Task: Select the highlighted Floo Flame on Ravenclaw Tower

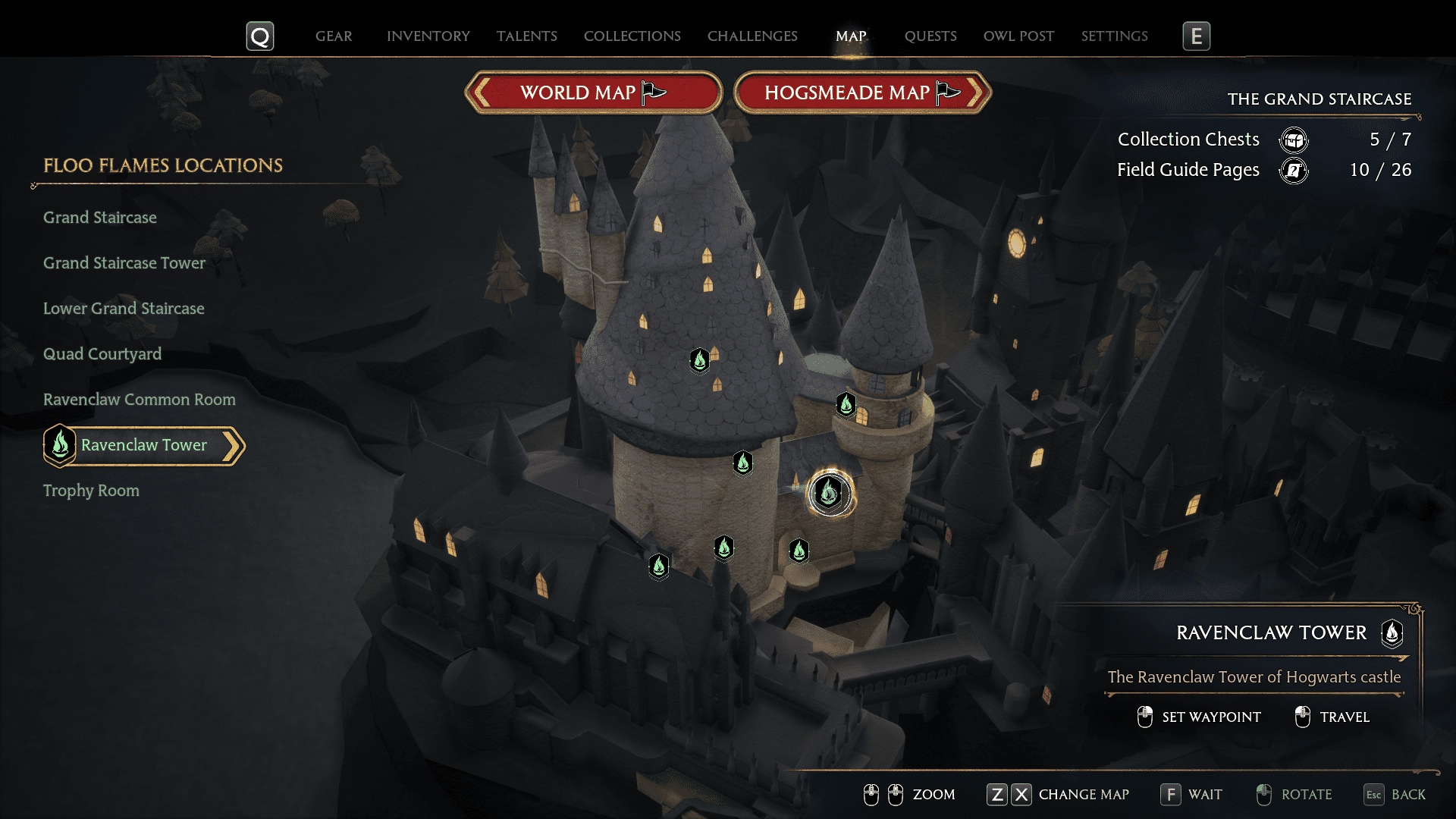Action: point(830,494)
